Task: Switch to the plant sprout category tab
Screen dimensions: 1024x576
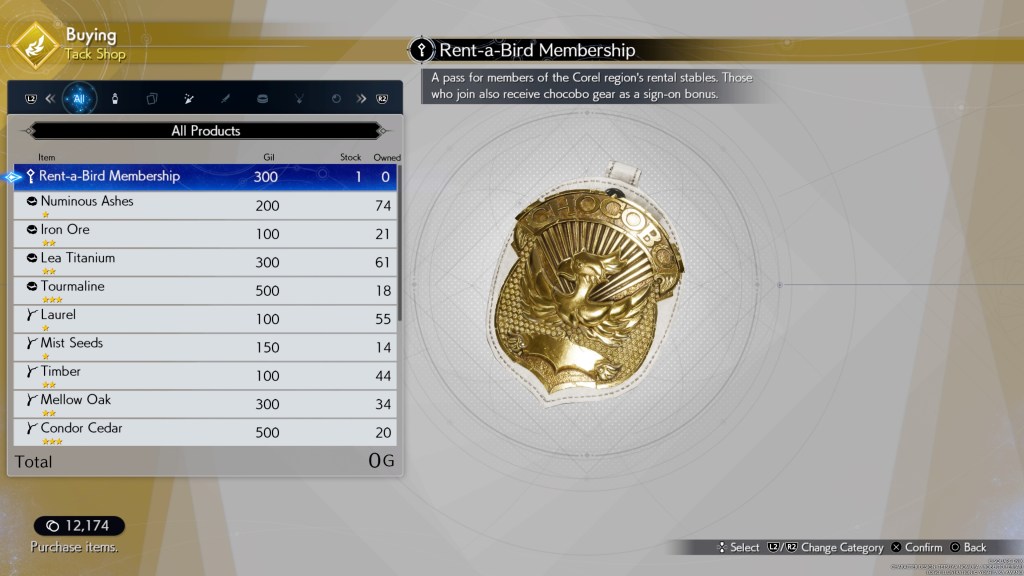Action: click(298, 99)
